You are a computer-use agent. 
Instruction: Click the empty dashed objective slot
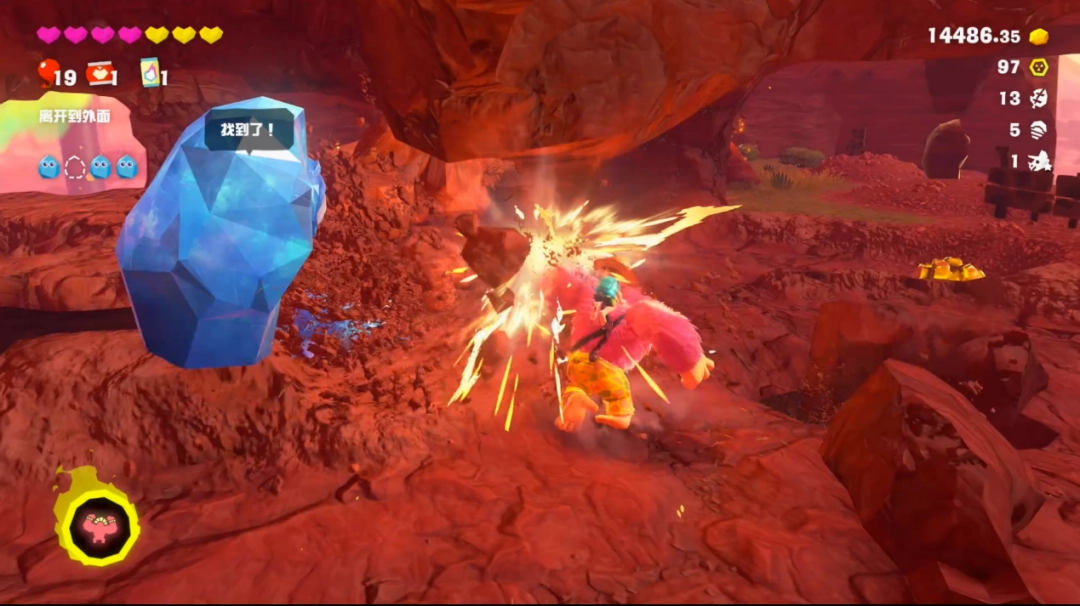(75, 167)
